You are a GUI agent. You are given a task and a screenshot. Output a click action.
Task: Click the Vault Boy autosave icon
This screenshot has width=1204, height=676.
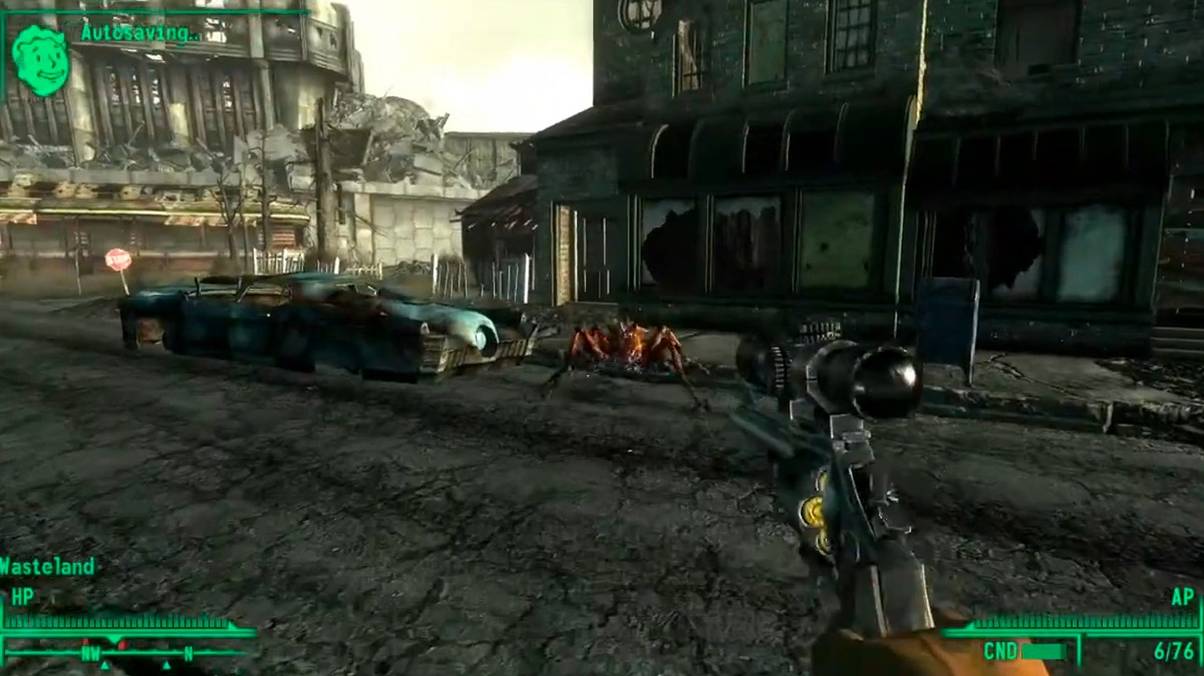[x=41, y=60]
